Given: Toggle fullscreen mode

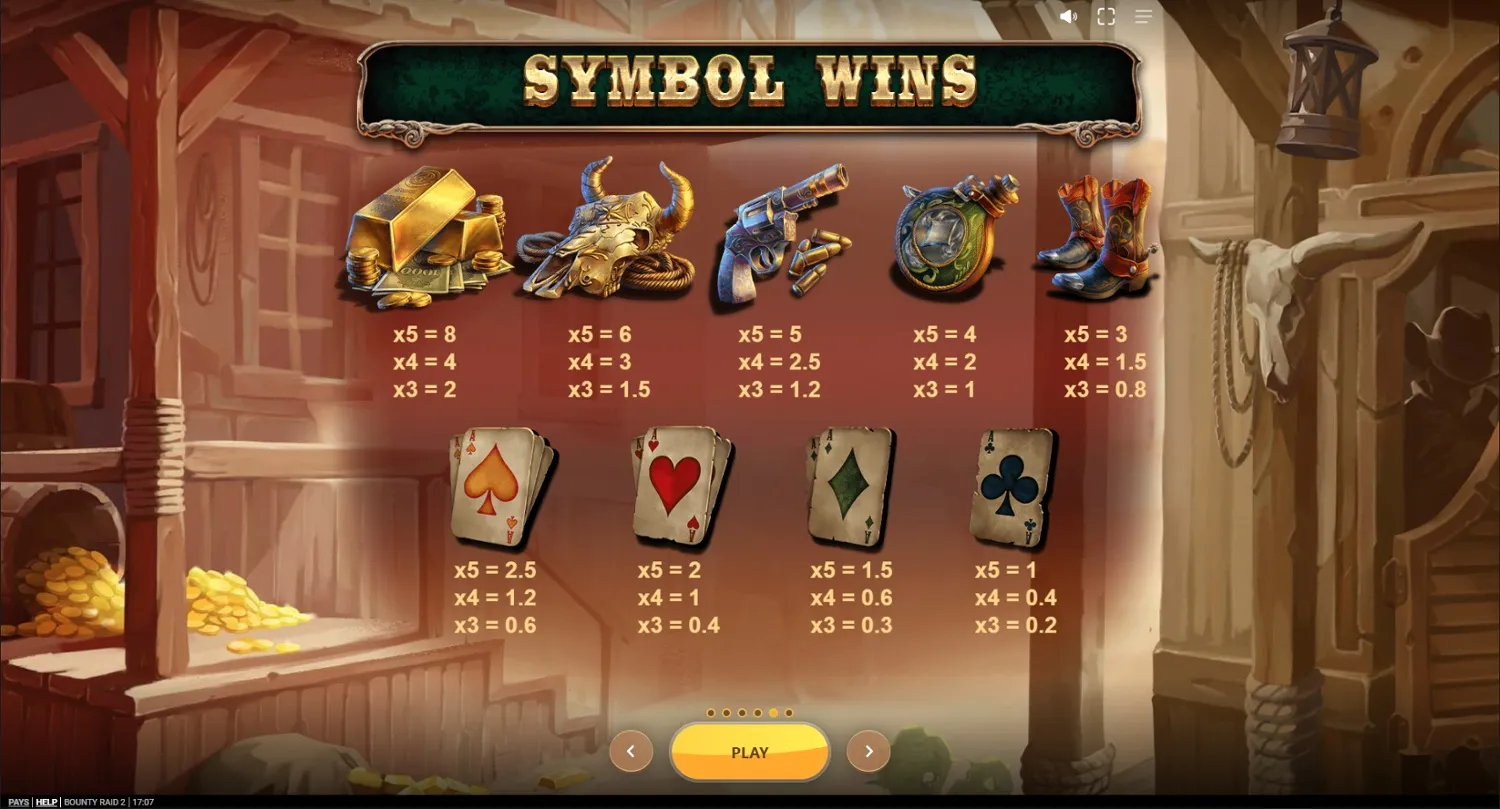Looking at the screenshot, I should 1106,16.
